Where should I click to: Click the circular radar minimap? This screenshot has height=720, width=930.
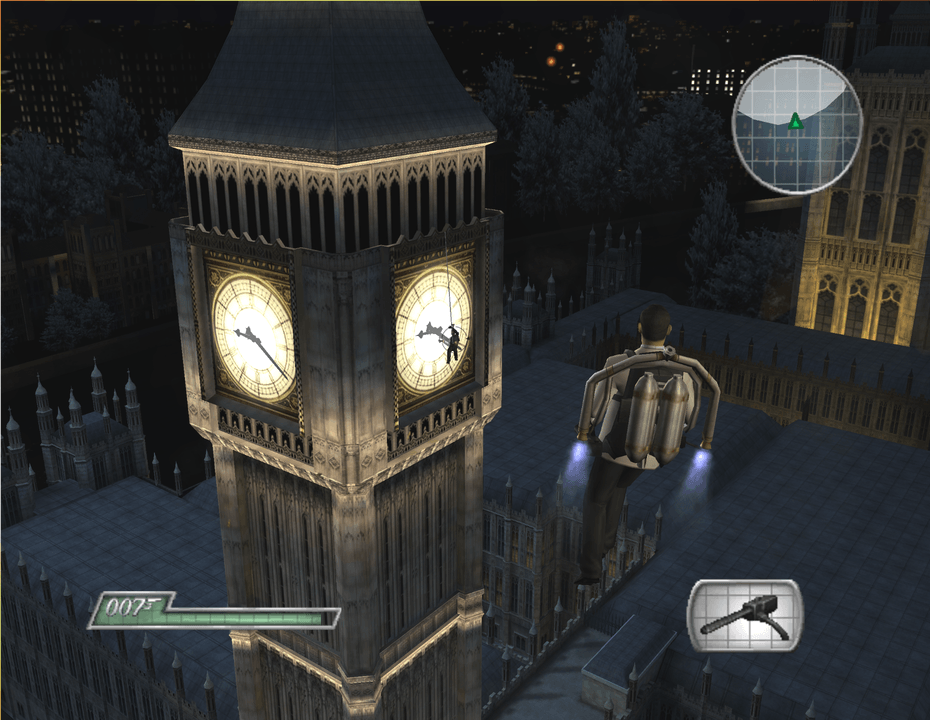pyautogui.click(x=797, y=125)
